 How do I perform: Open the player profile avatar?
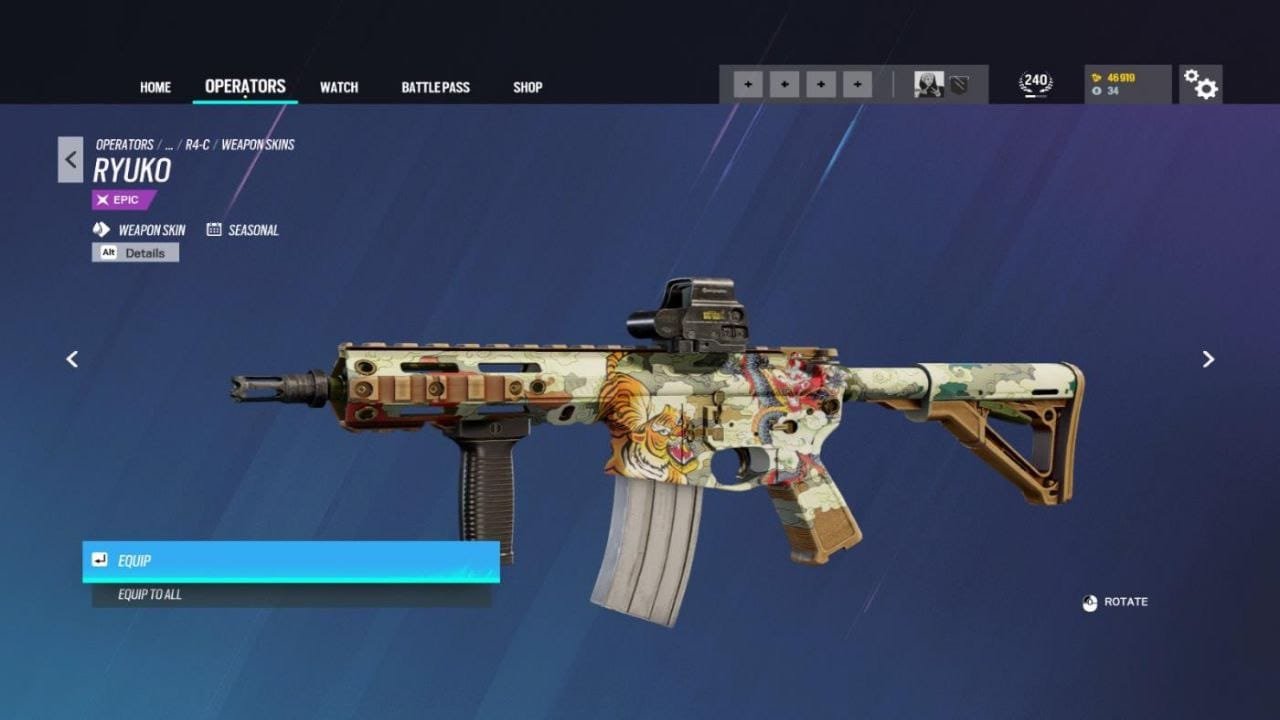(929, 85)
